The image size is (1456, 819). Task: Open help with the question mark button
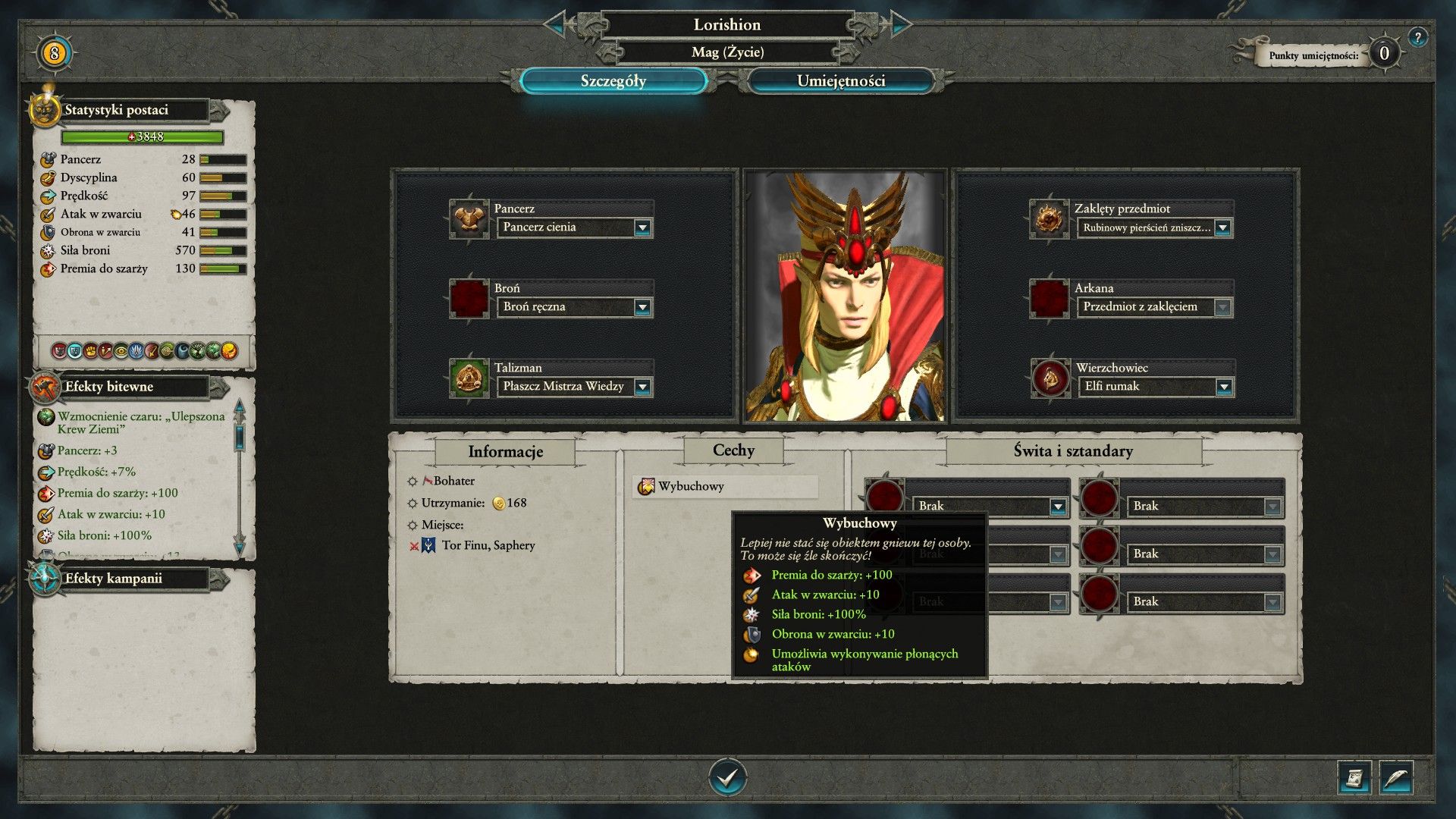[x=1417, y=37]
